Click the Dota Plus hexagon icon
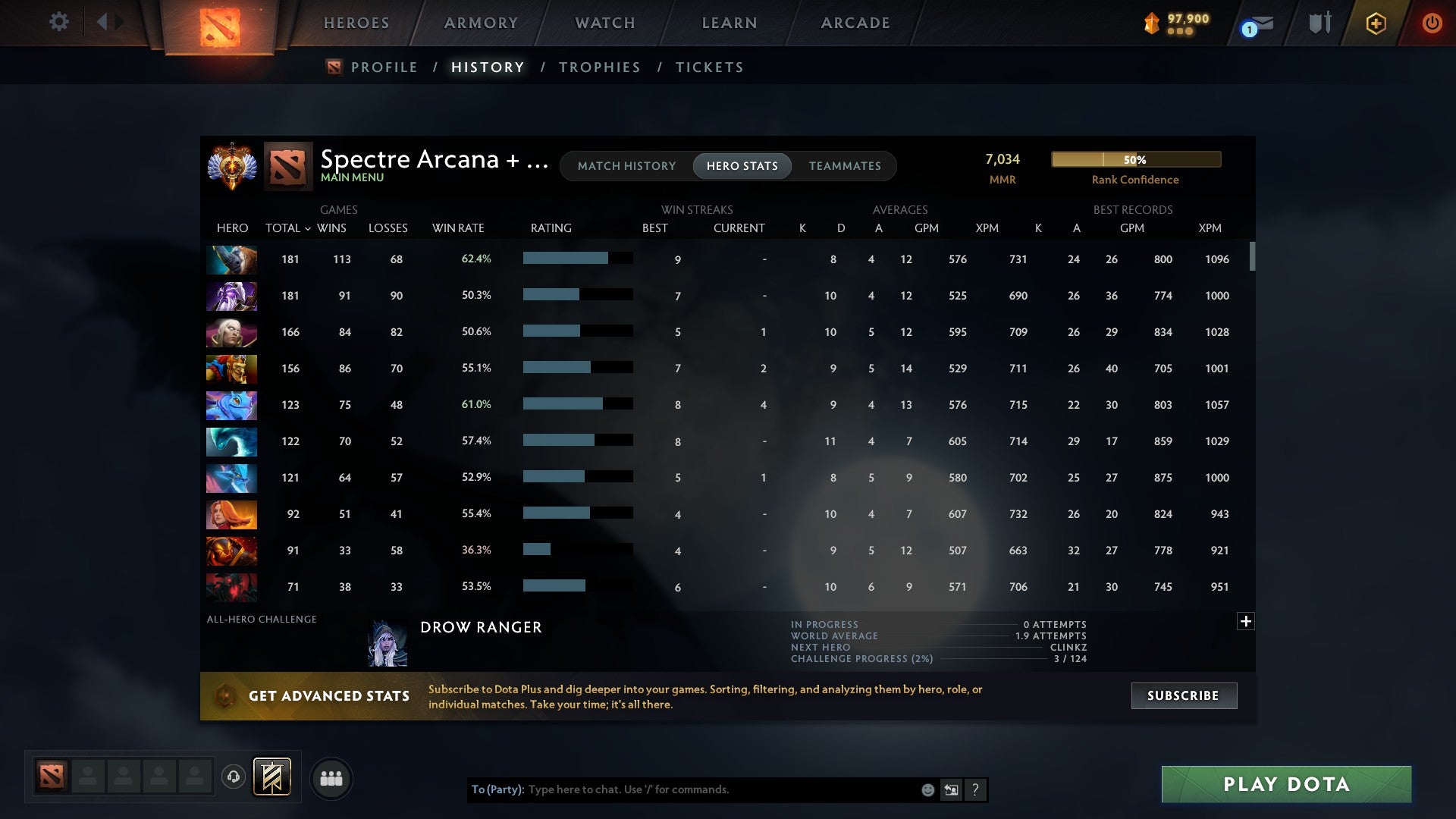 tap(1376, 23)
